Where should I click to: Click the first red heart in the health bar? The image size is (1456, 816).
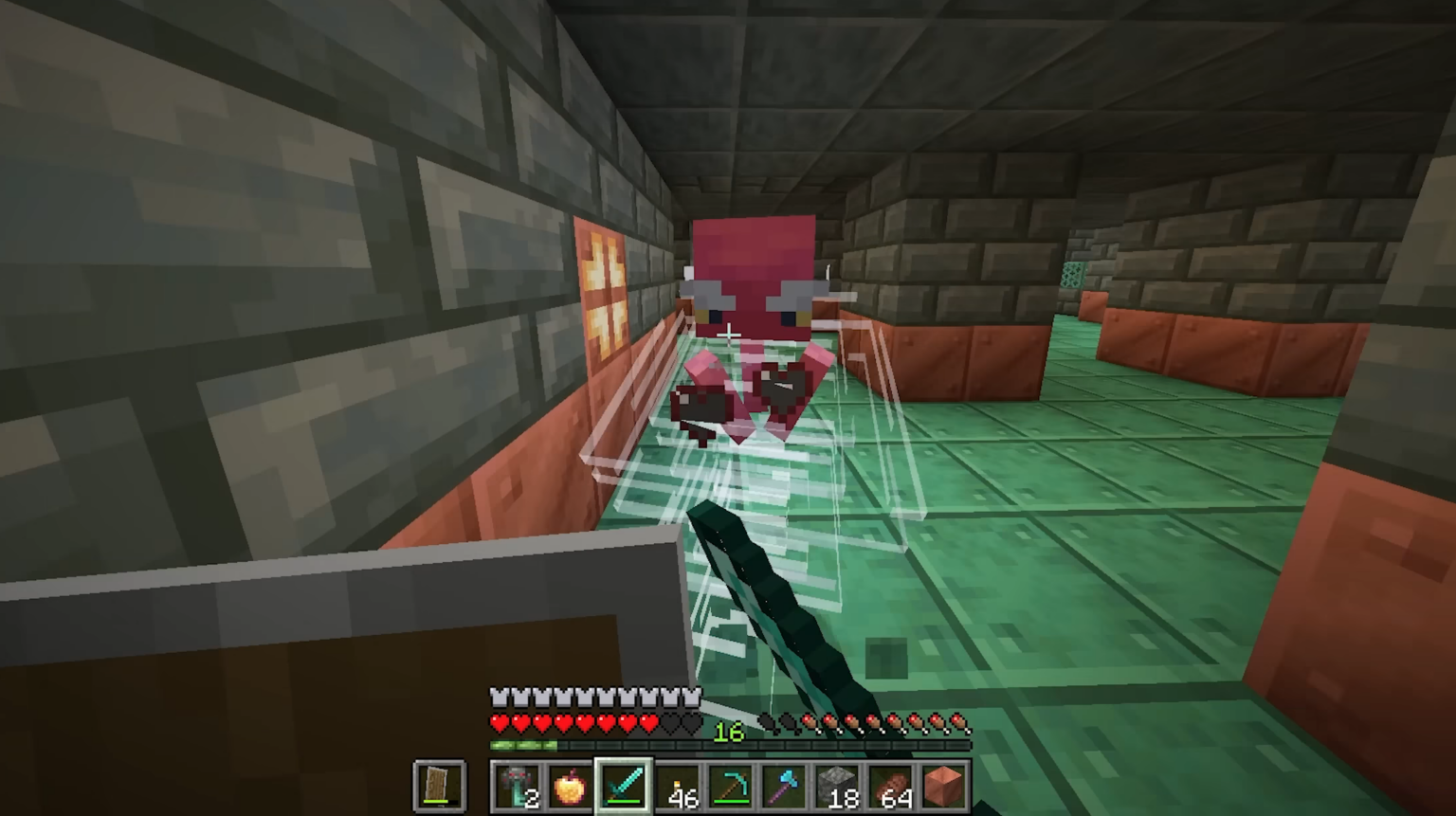498,722
